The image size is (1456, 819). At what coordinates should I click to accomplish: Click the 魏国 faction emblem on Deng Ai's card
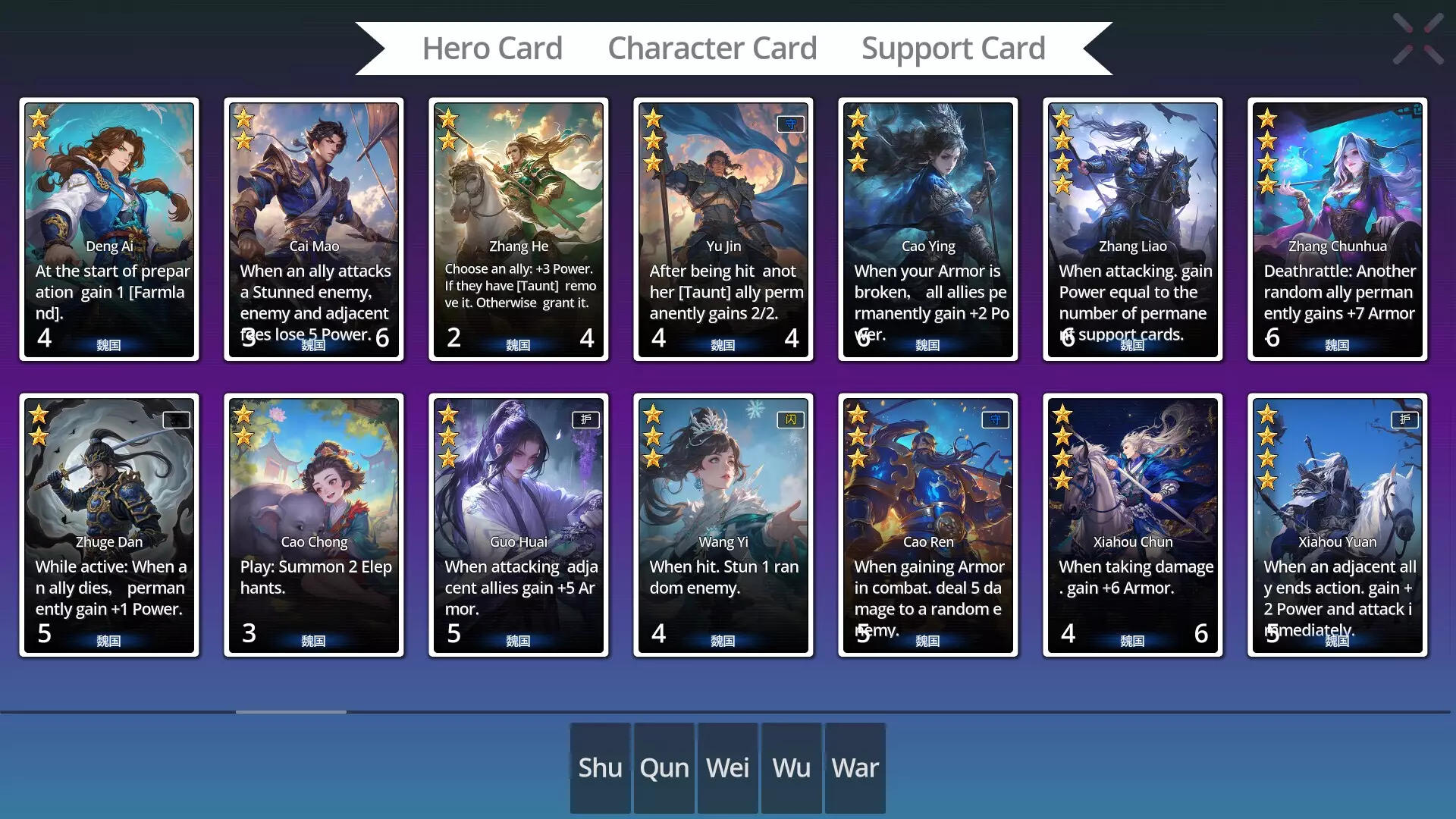click(x=109, y=345)
